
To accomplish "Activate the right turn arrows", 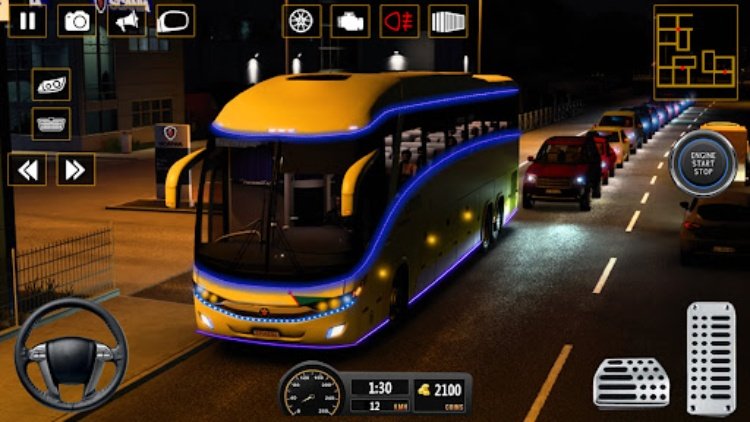I will coord(75,169).
